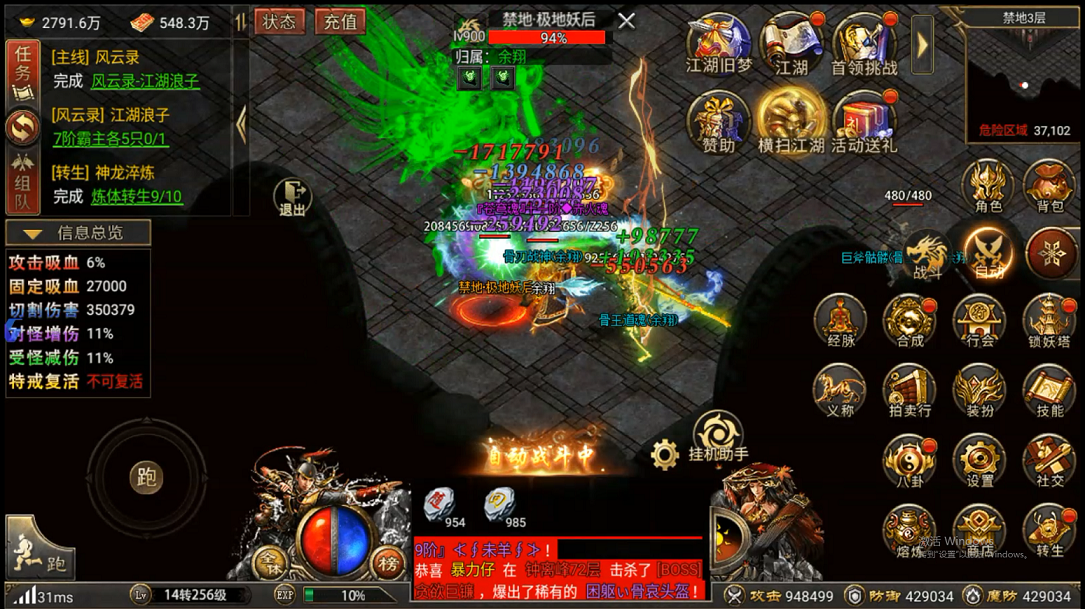Open the 设置 settings icon

pos(980,461)
